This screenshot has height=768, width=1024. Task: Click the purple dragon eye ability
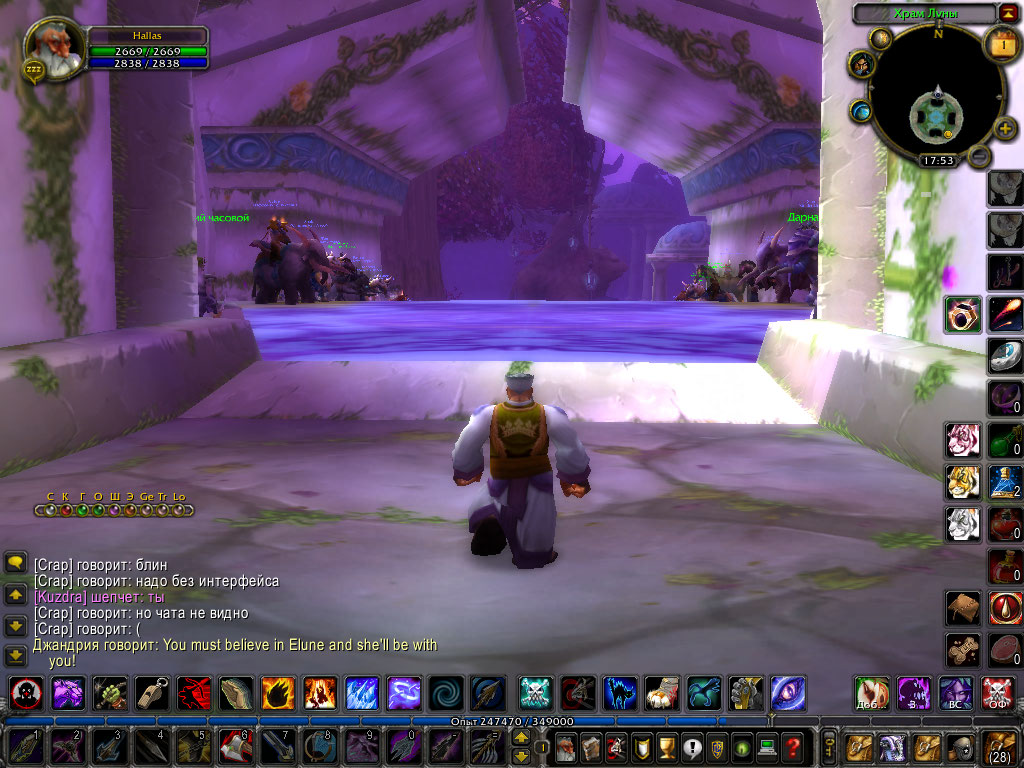(x=788, y=692)
